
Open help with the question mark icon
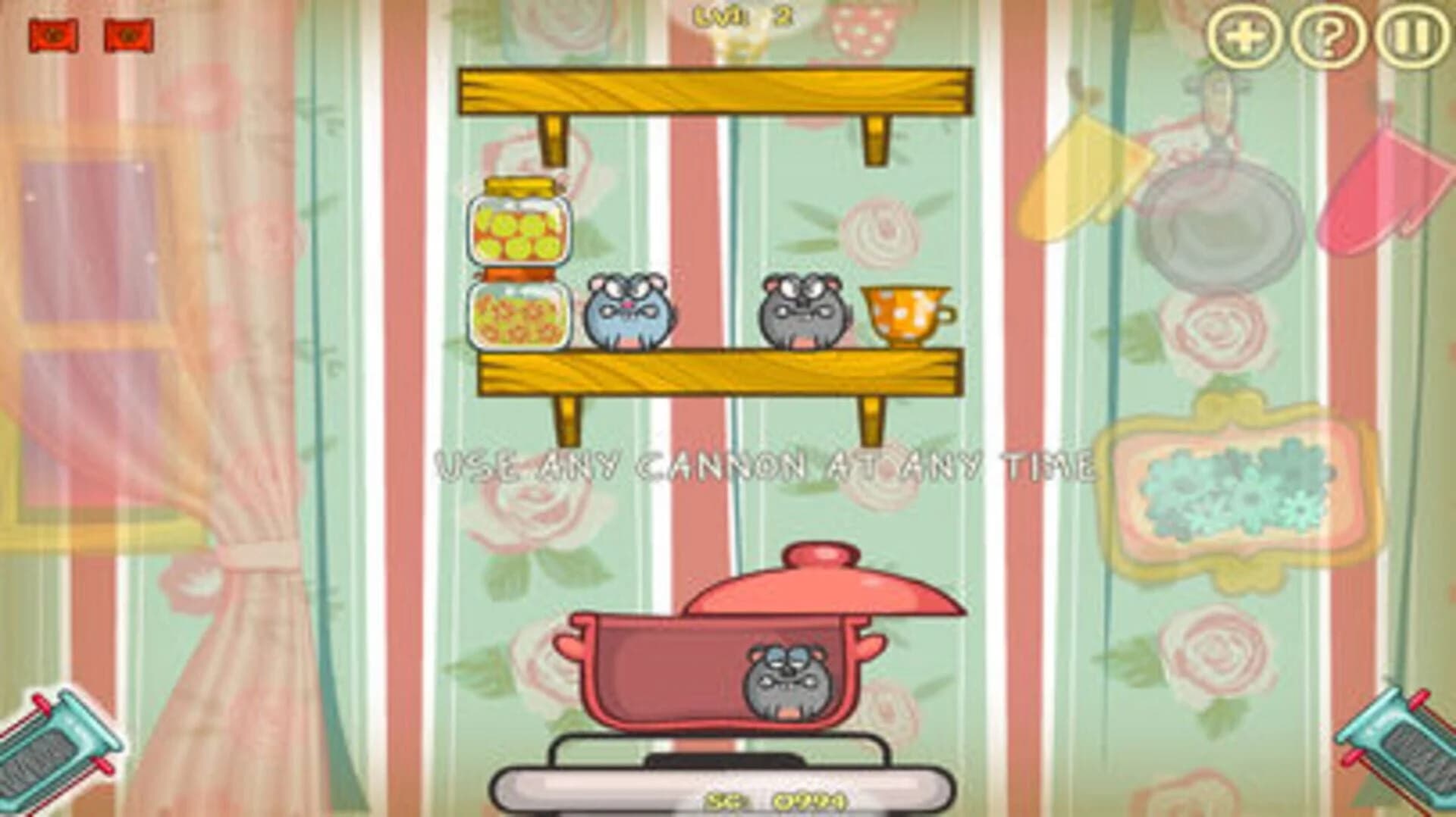point(1328,36)
